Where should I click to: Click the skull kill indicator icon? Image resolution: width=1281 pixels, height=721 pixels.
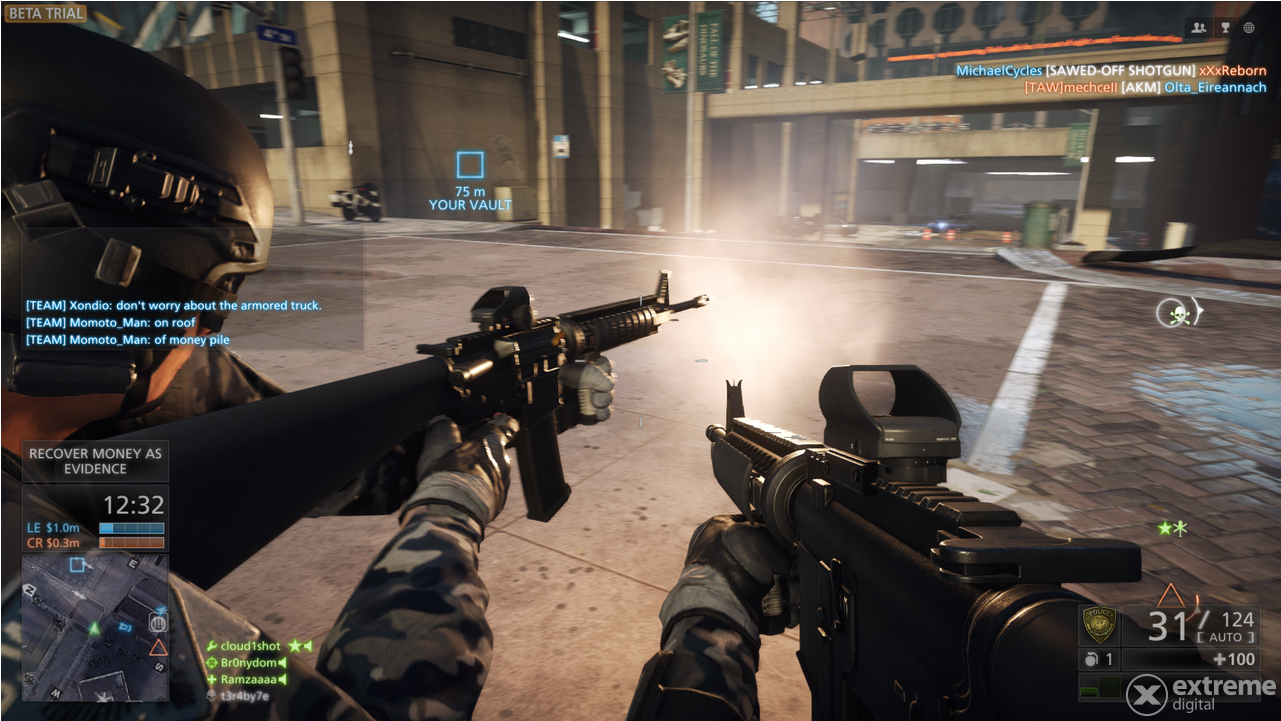[1178, 312]
